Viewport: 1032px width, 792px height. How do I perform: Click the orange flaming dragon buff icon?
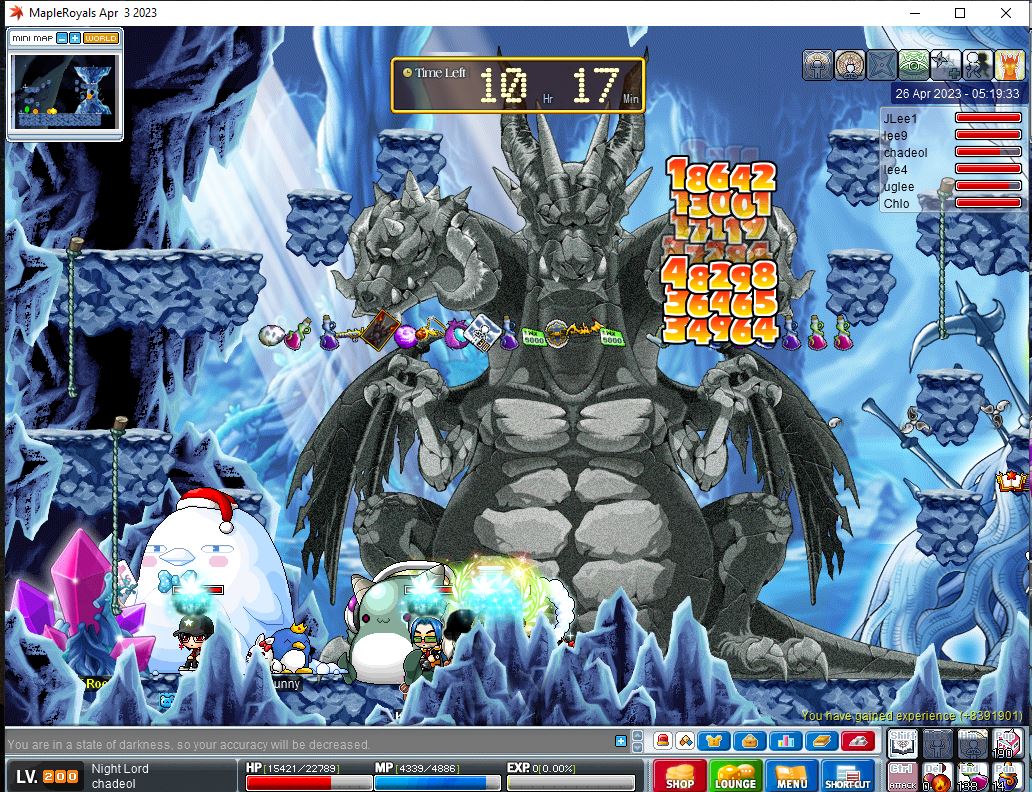(1009, 65)
